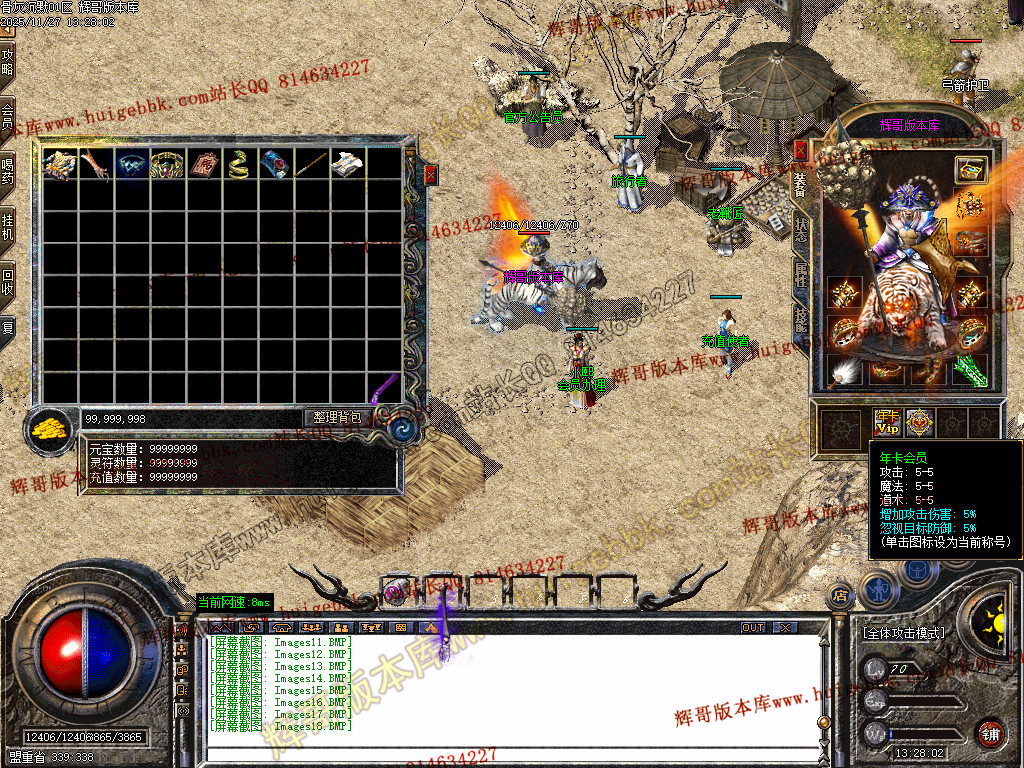
Task: Click the gold ingot pile icon
Action: (49, 429)
